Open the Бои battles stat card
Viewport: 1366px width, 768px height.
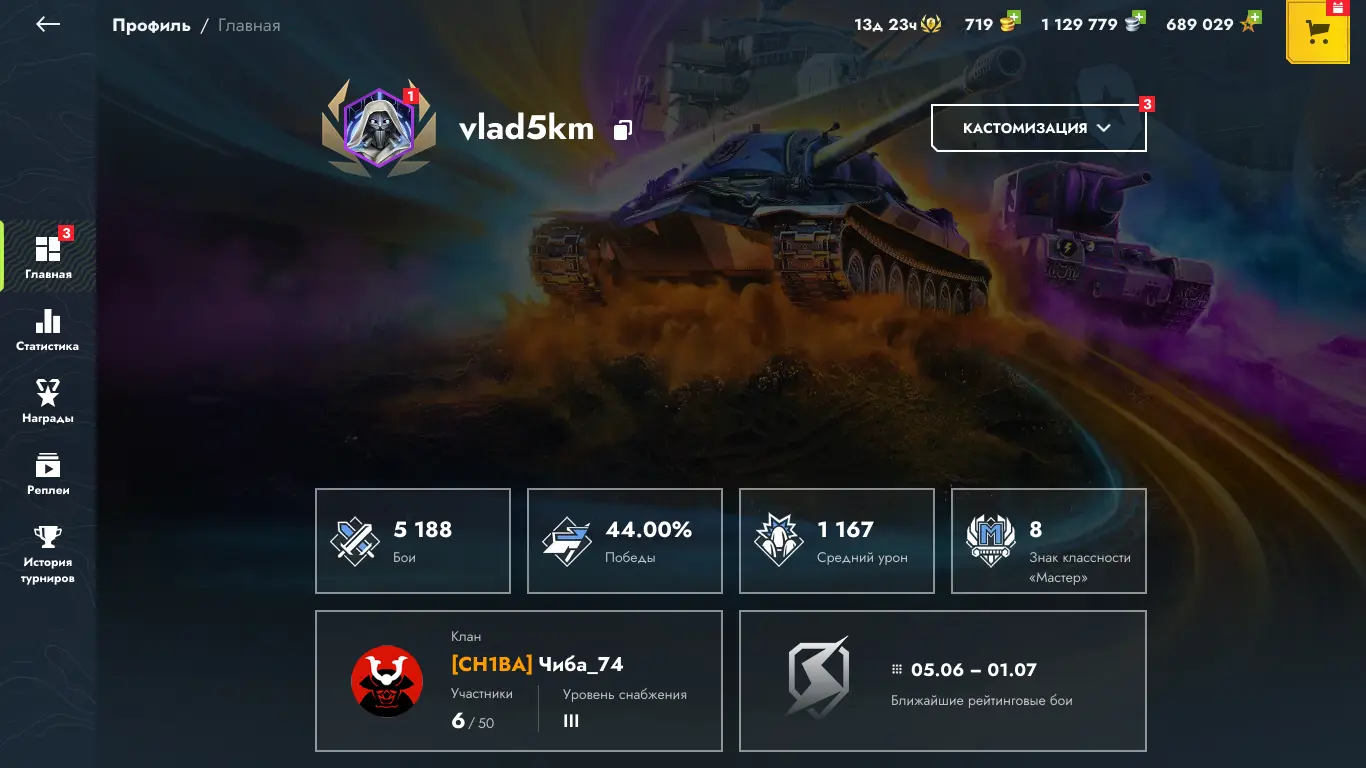coord(413,541)
